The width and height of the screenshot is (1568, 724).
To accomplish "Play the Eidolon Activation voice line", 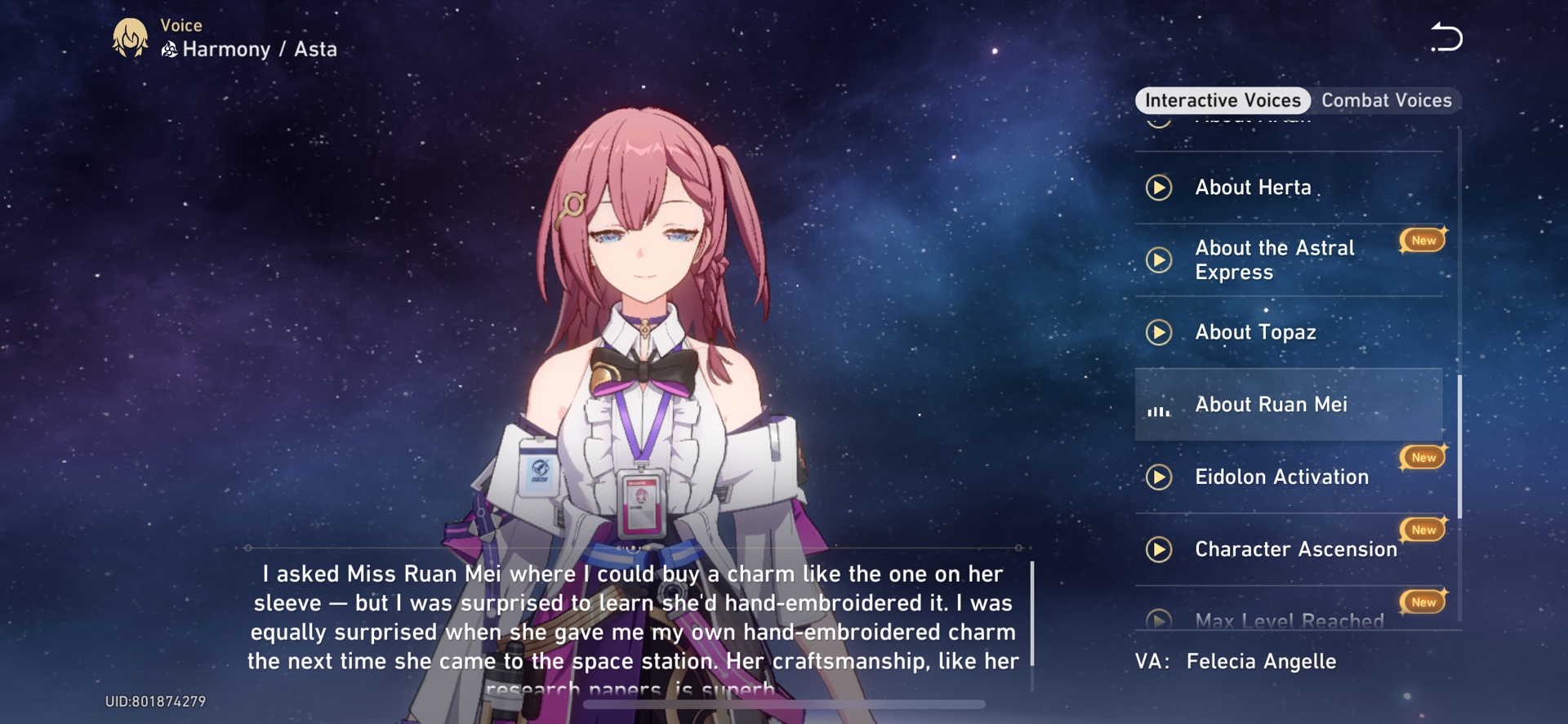I will click(1158, 477).
